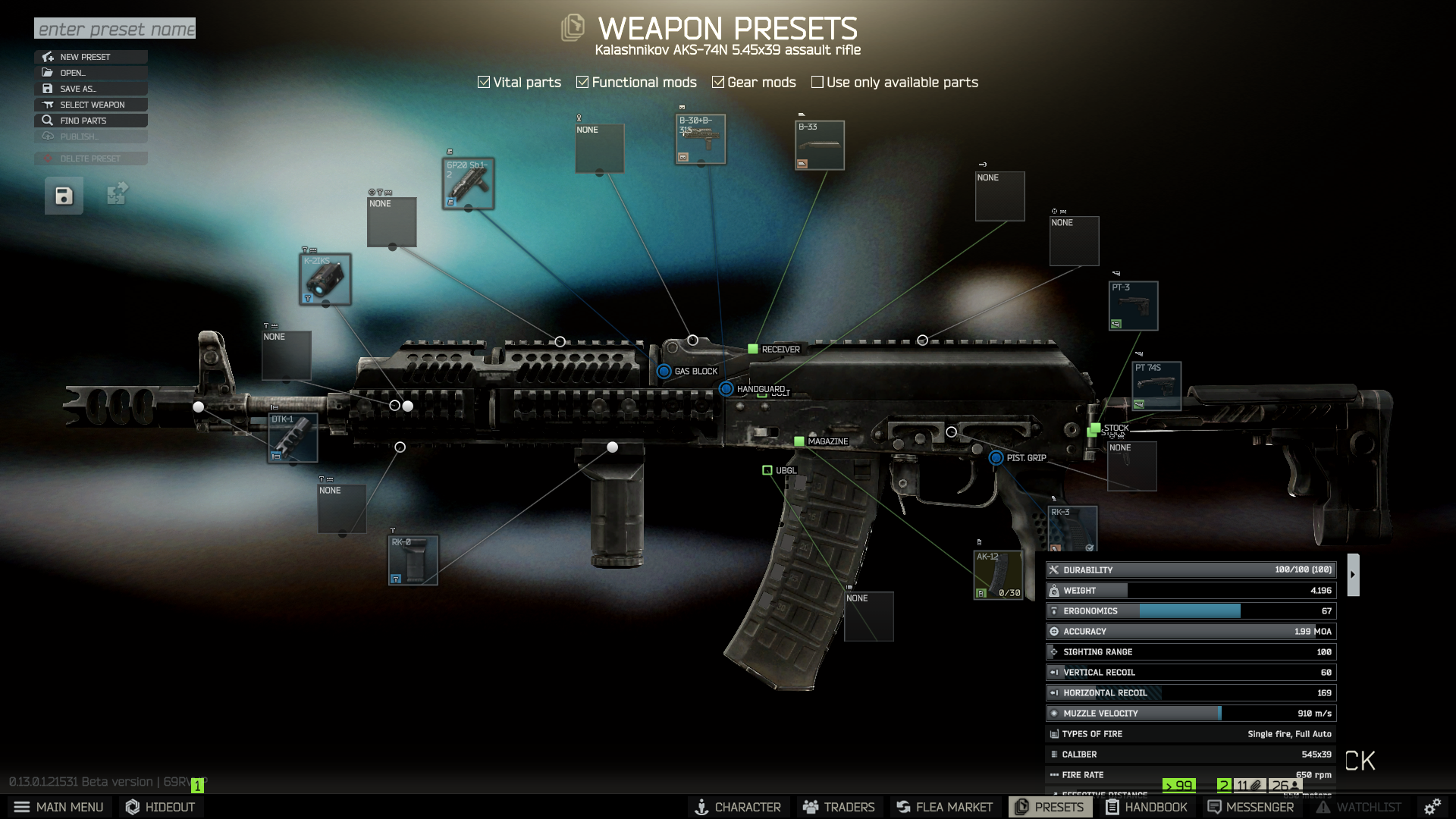Click the Flea Market arrows icon
Viewport: 1456px width, 819px height.
tap(902, 807)
